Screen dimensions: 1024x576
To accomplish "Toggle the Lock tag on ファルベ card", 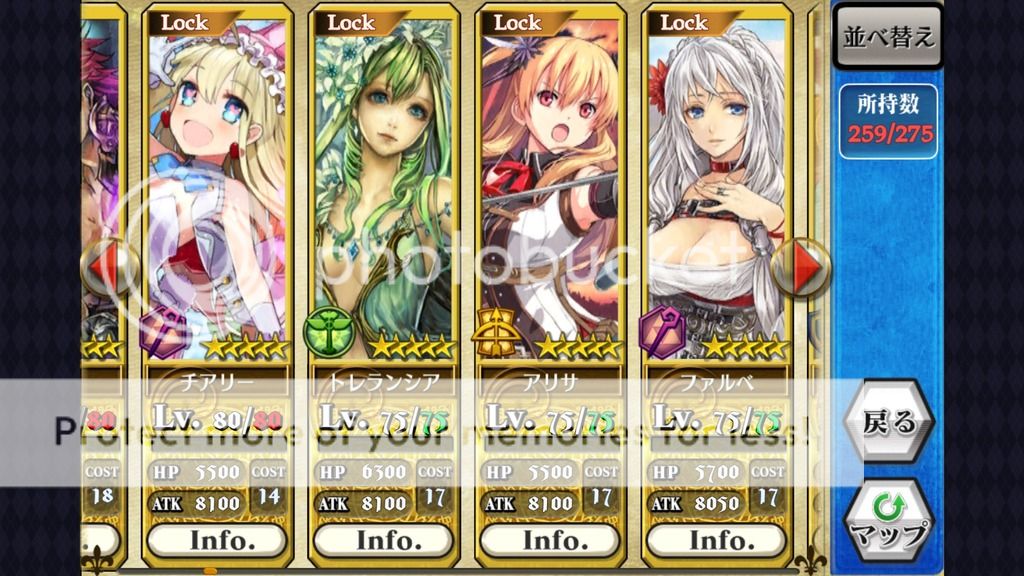I will 686,22.
